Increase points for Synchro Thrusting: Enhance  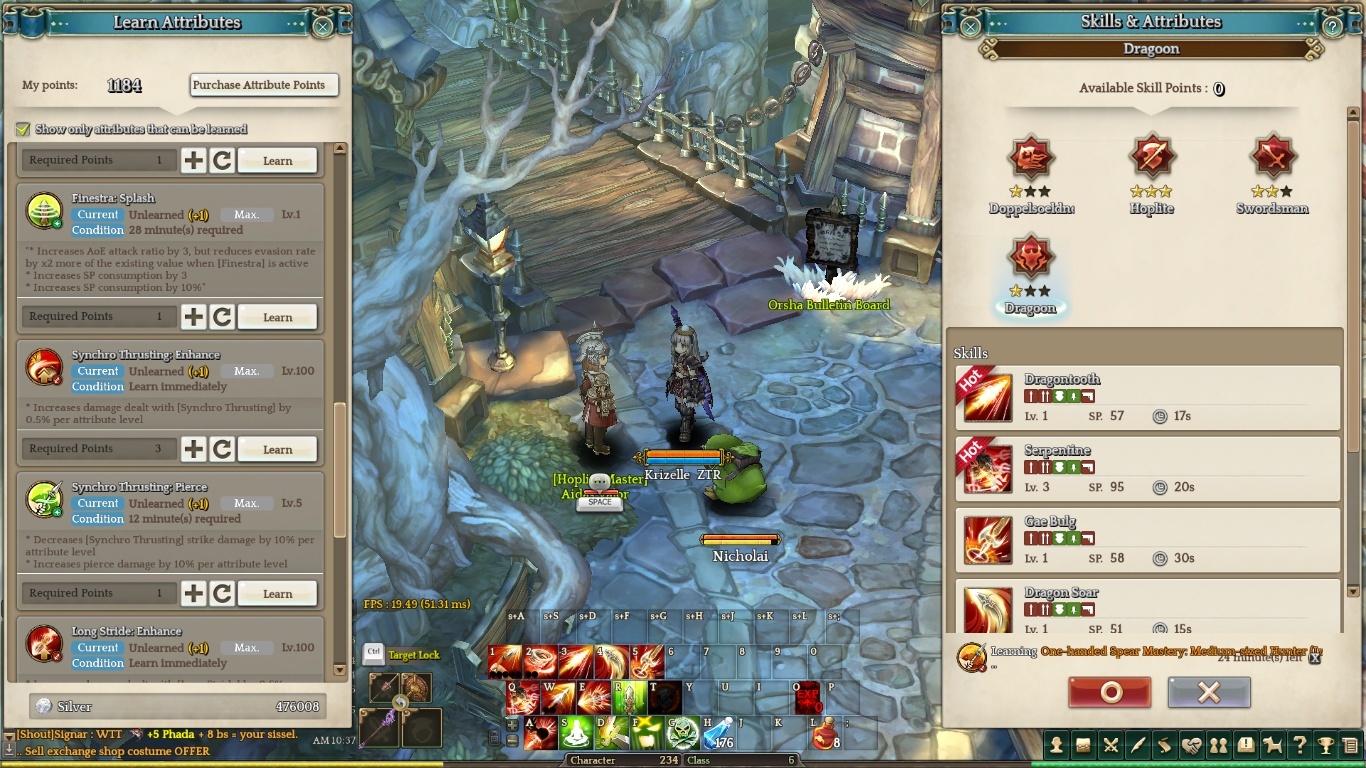tap(193, 449)
